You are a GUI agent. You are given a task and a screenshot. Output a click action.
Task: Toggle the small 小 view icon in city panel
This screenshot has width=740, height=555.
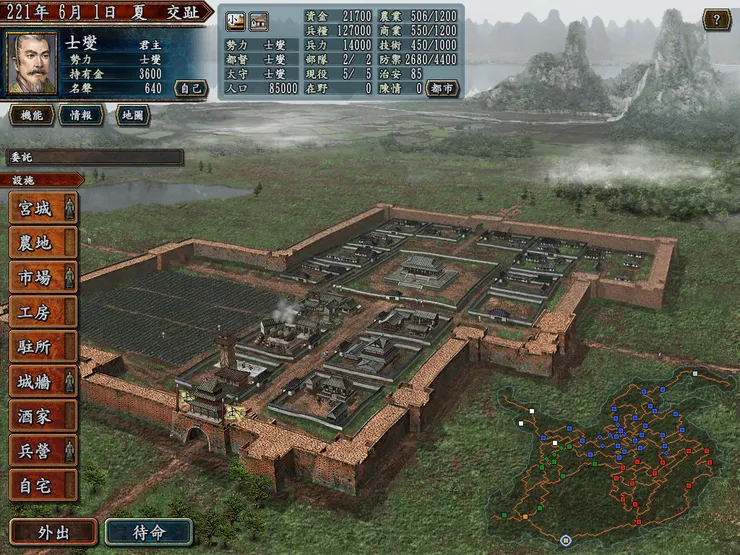234,19
